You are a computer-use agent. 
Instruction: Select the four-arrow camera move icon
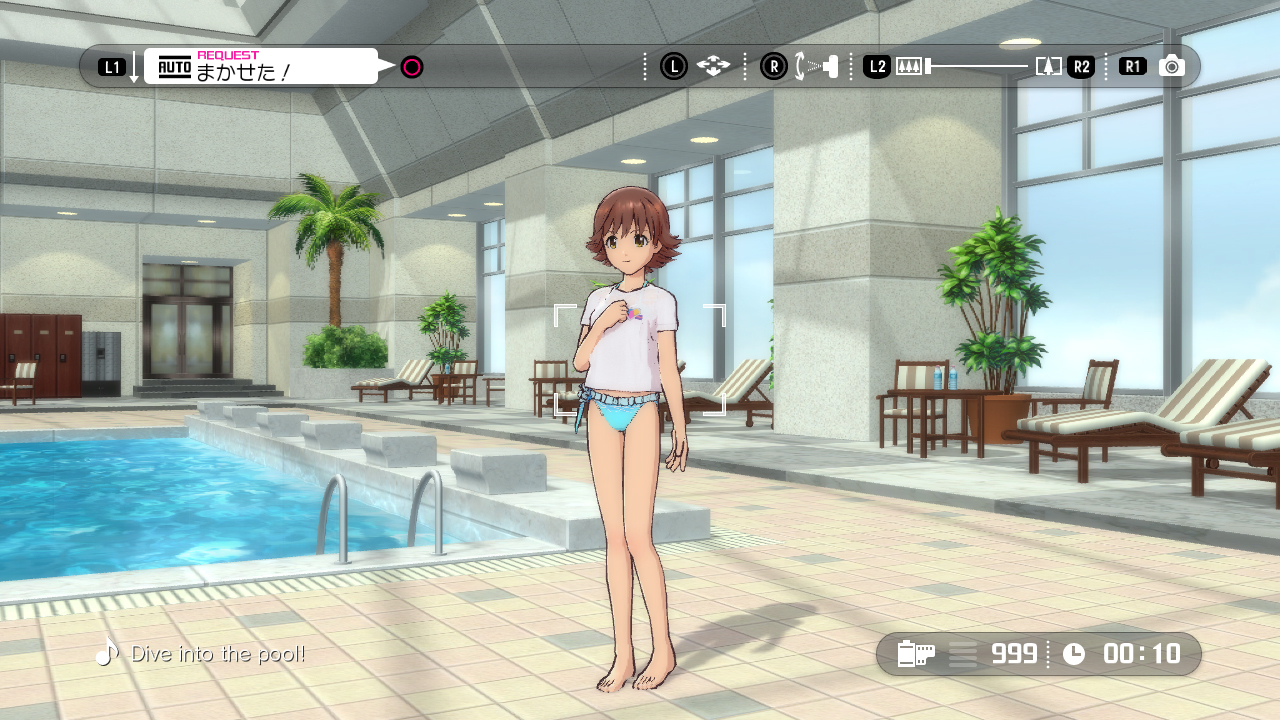coord(713,67)
